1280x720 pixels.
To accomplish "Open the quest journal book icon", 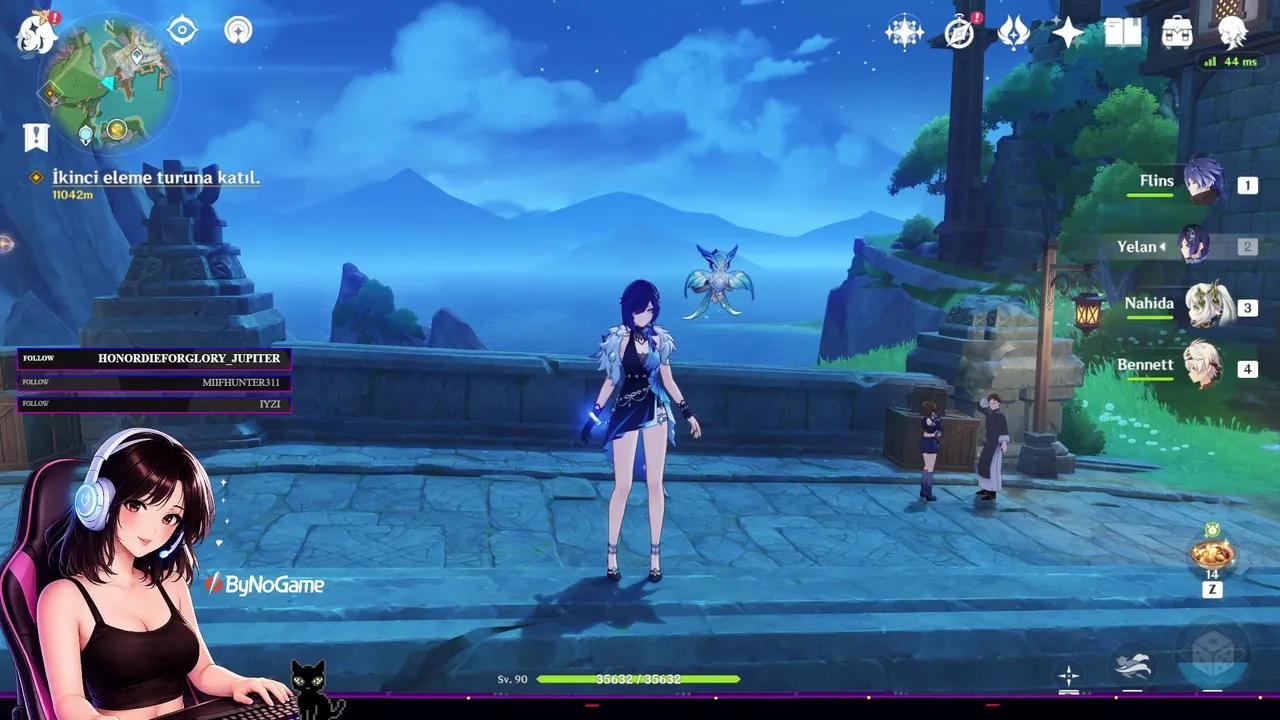I will click(1124, 32).
